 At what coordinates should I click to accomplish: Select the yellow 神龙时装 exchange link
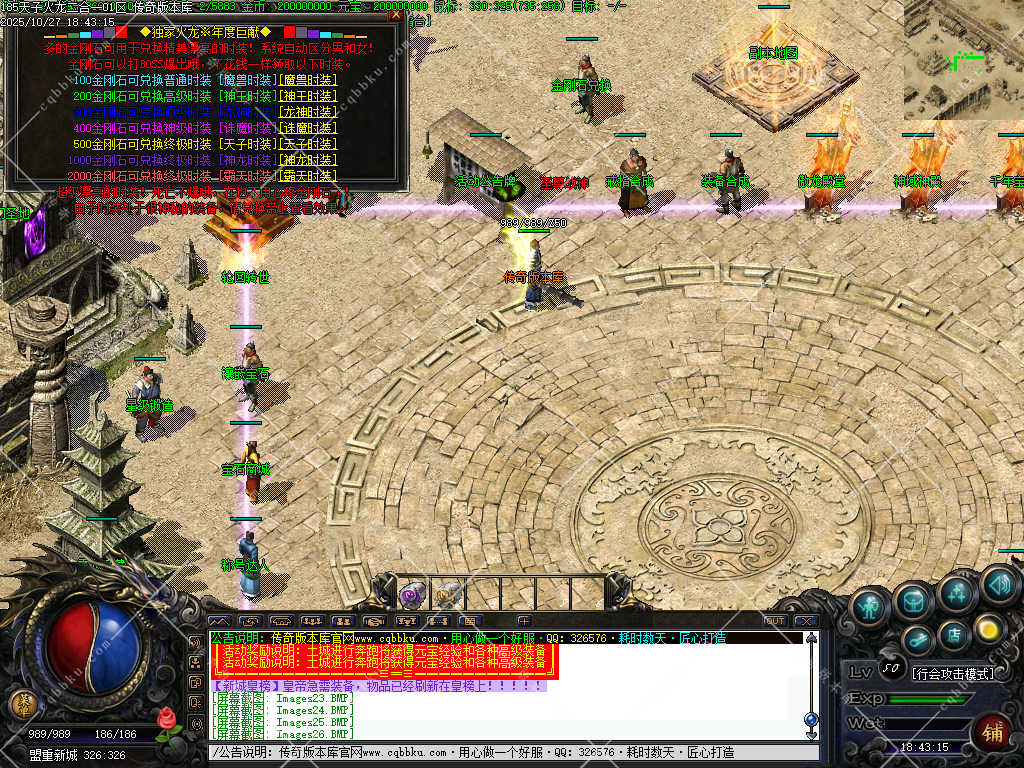click(309, 160)
